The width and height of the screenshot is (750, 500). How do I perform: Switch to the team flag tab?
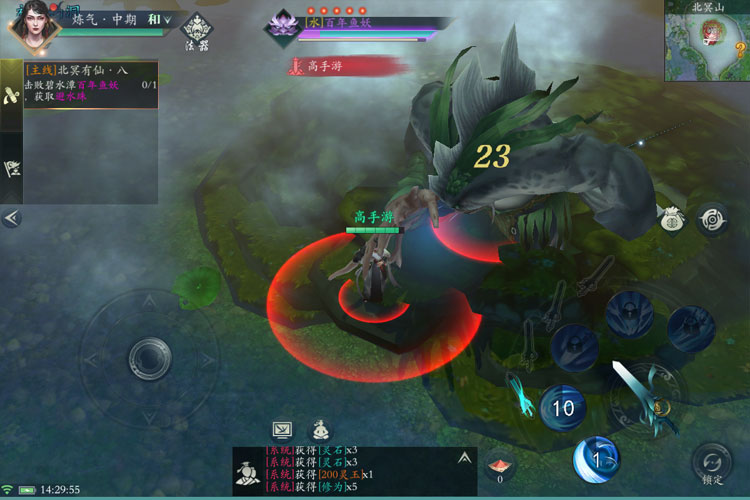pyautogui.click(x=11, y=168)
